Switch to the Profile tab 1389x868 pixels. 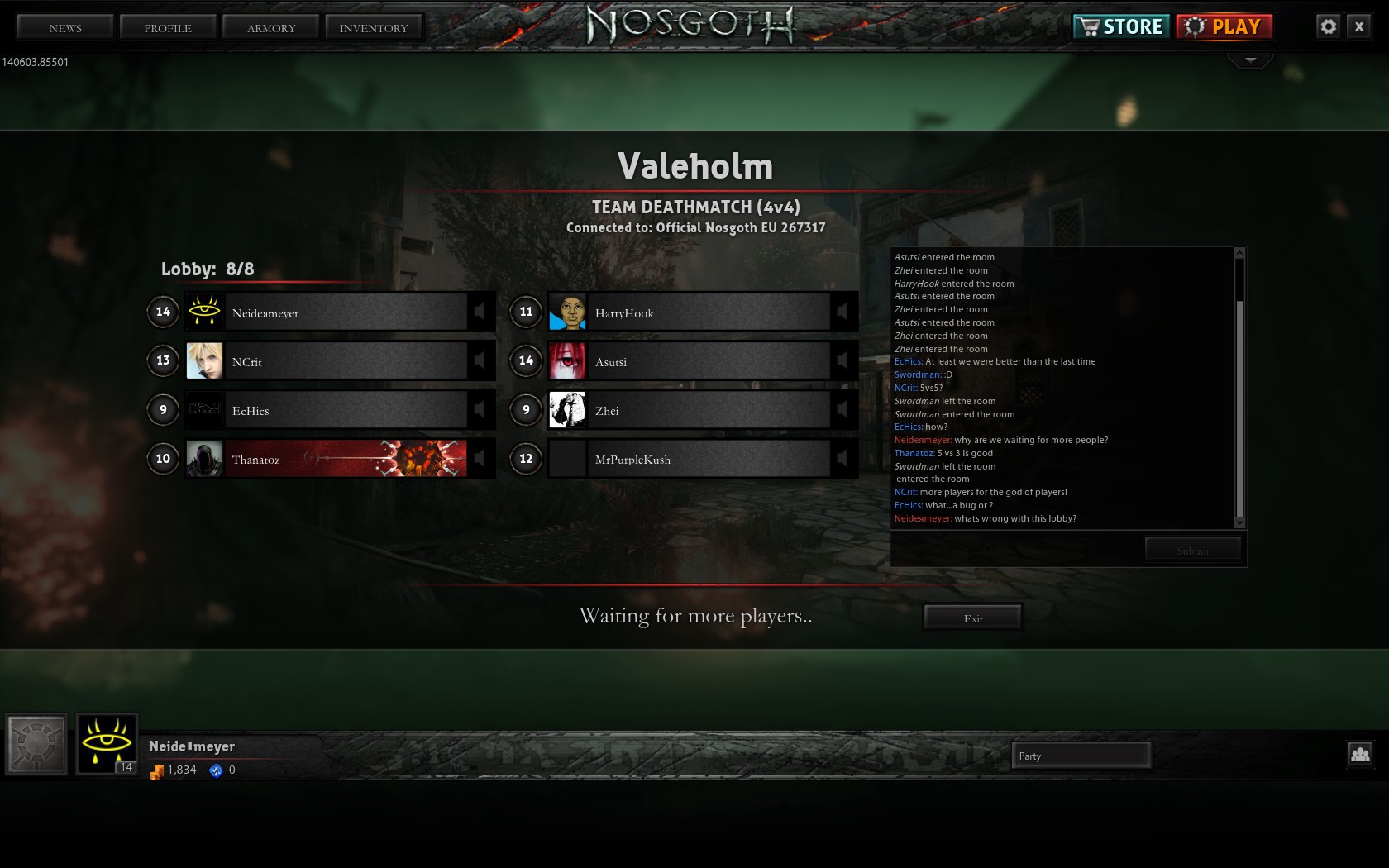[167, 27]
